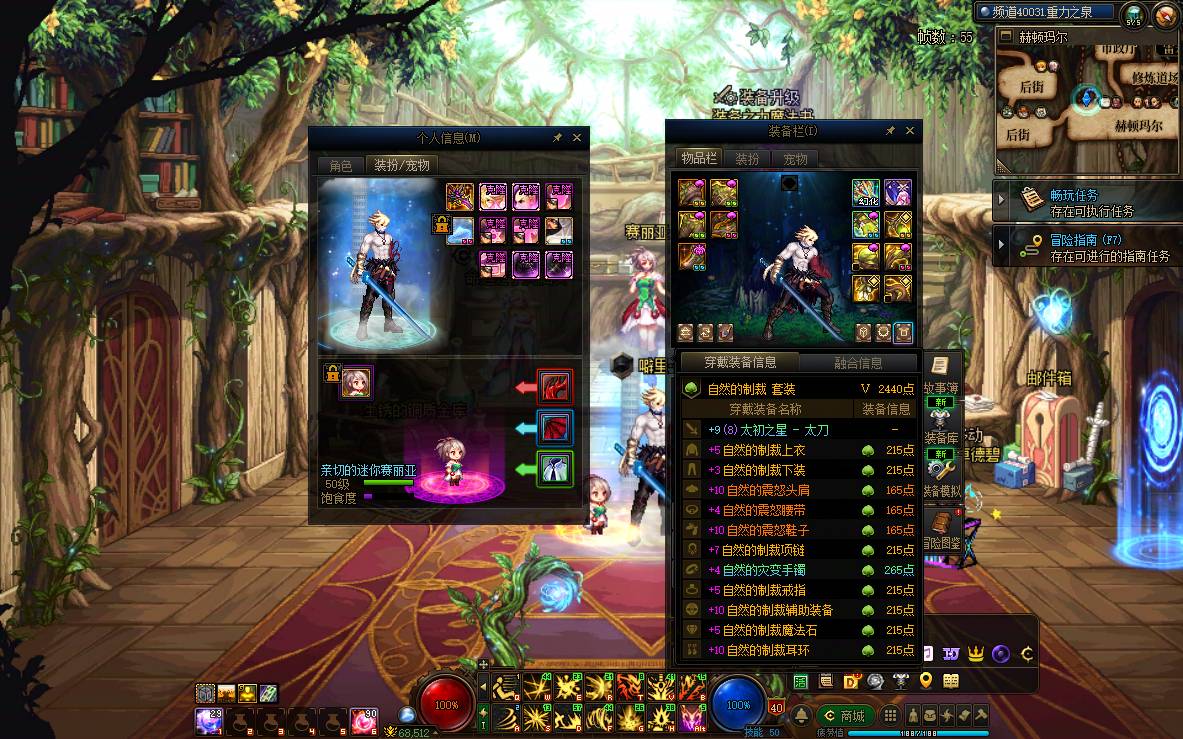
Task: Open the 宠物 tab in equipment window
Action: 795,159
